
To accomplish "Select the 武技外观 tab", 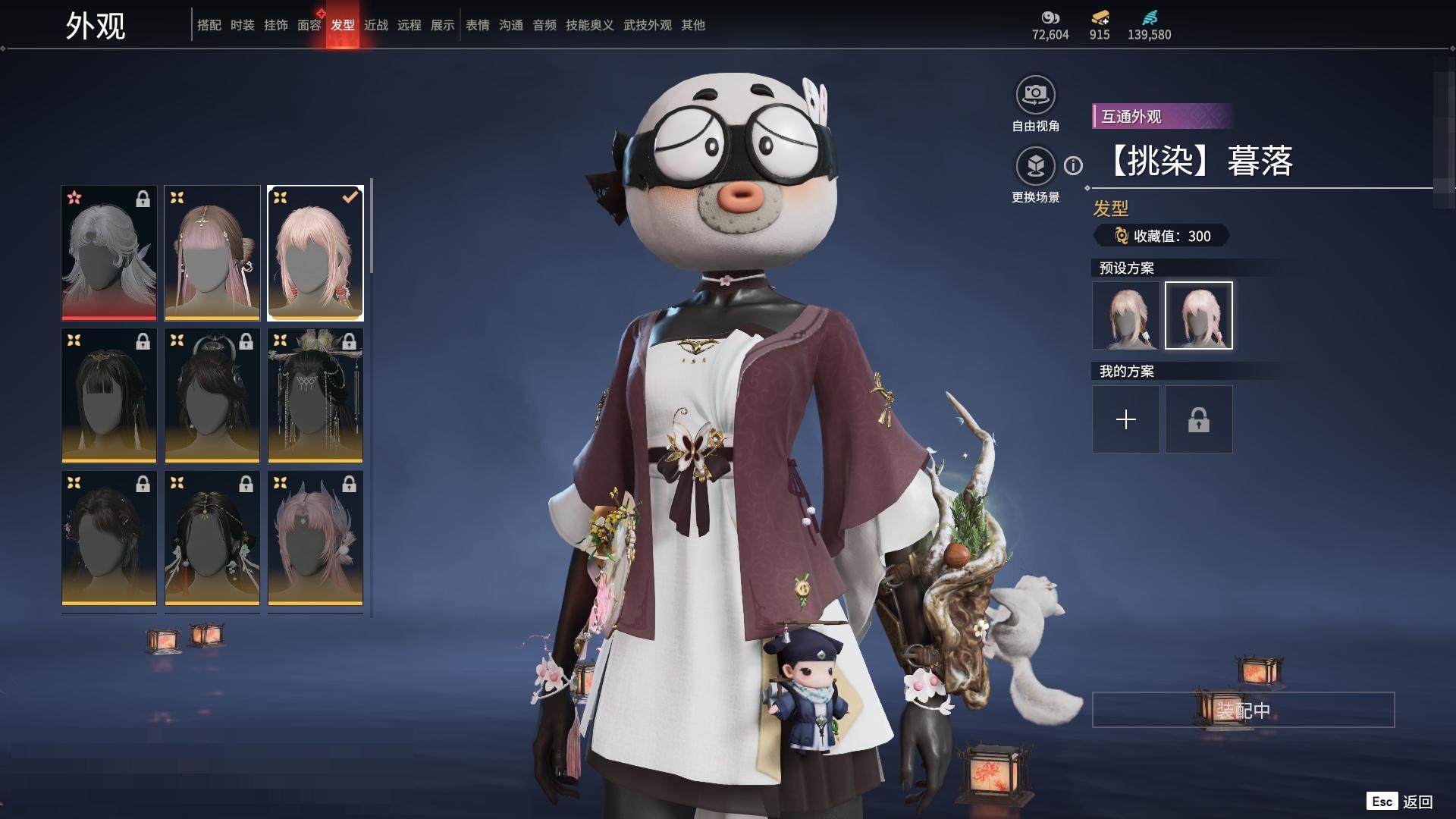I will 647,25.
